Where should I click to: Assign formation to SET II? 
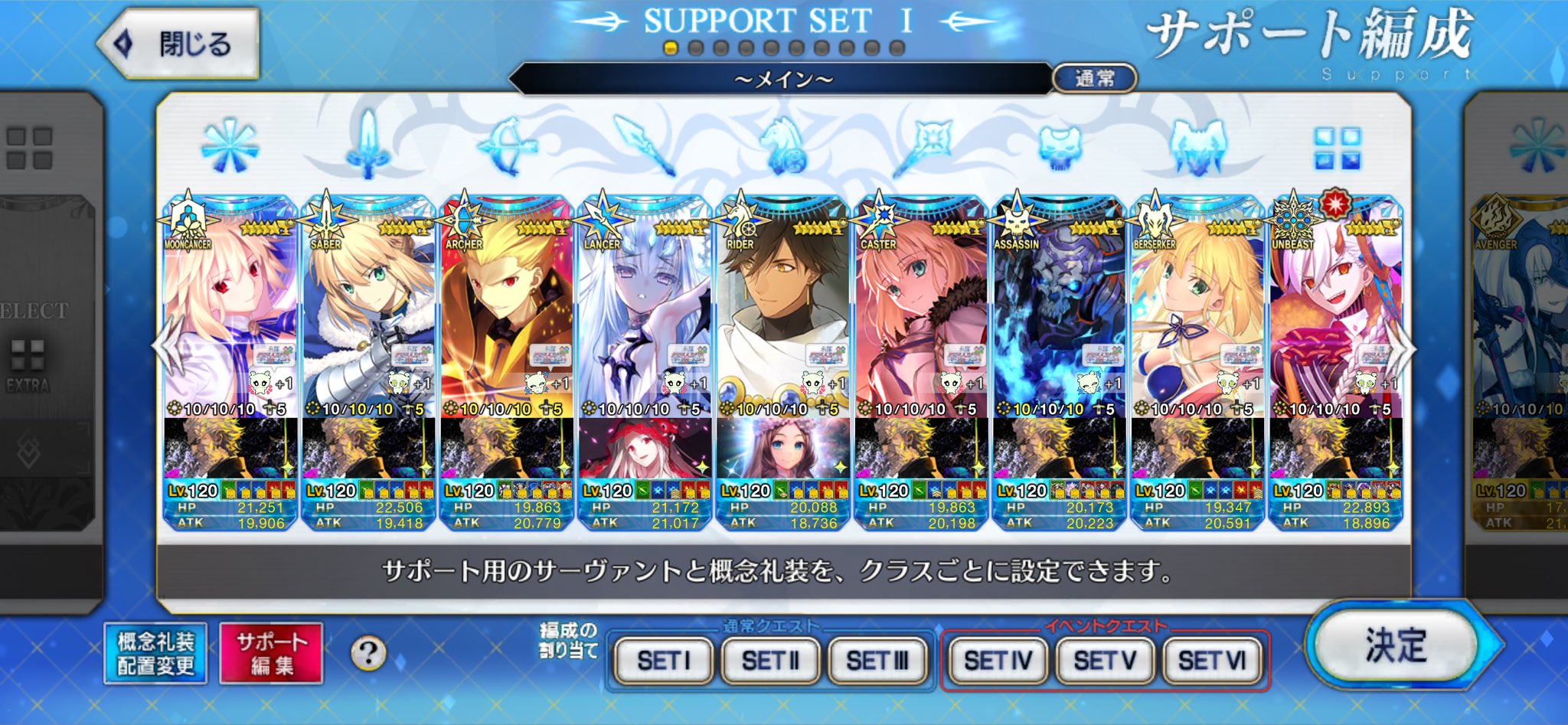click(x=770, y=660)
